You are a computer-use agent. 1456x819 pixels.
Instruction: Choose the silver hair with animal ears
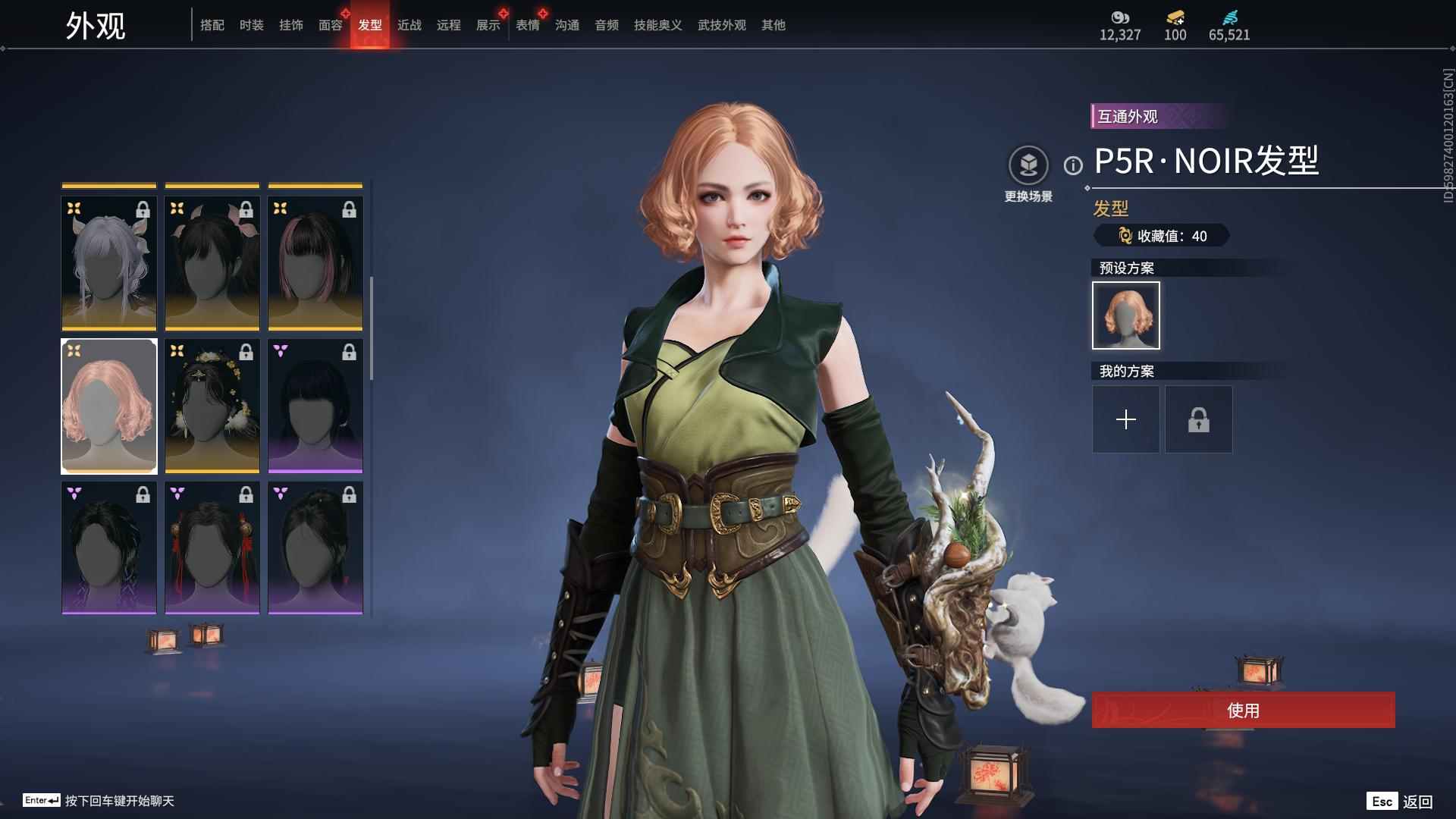point(109,264)
